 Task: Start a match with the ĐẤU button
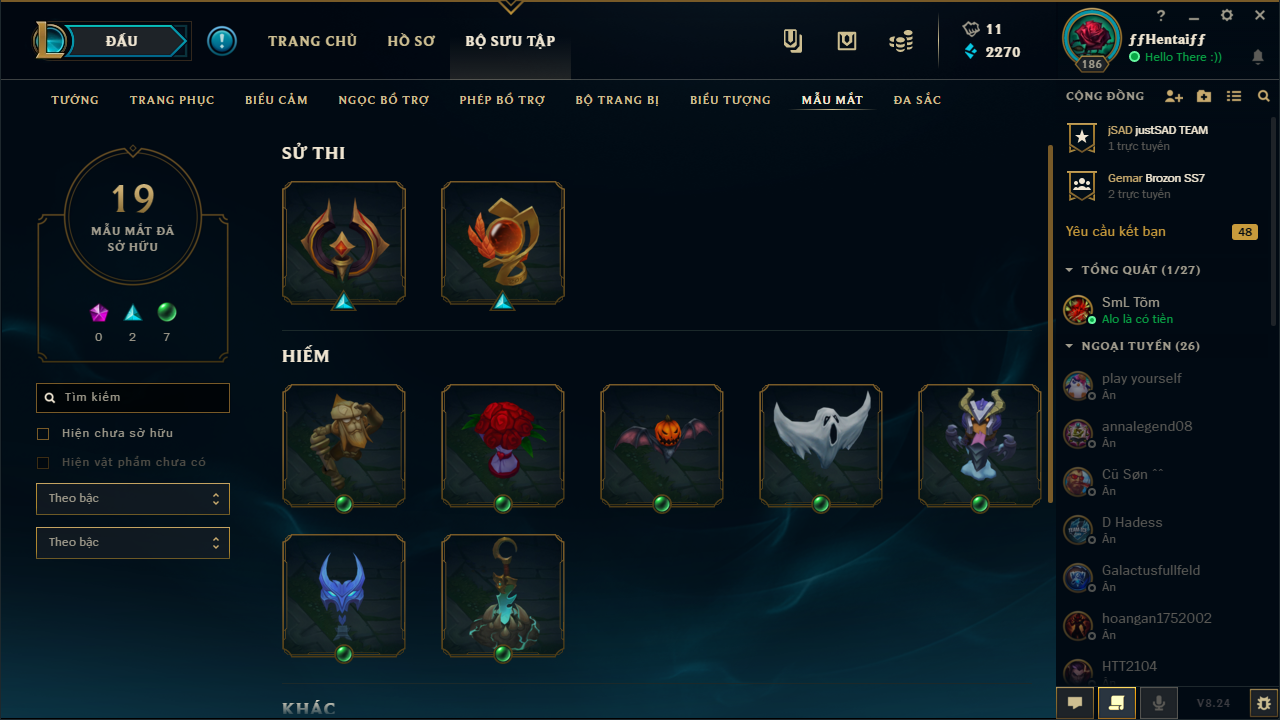tap(121, 41)
